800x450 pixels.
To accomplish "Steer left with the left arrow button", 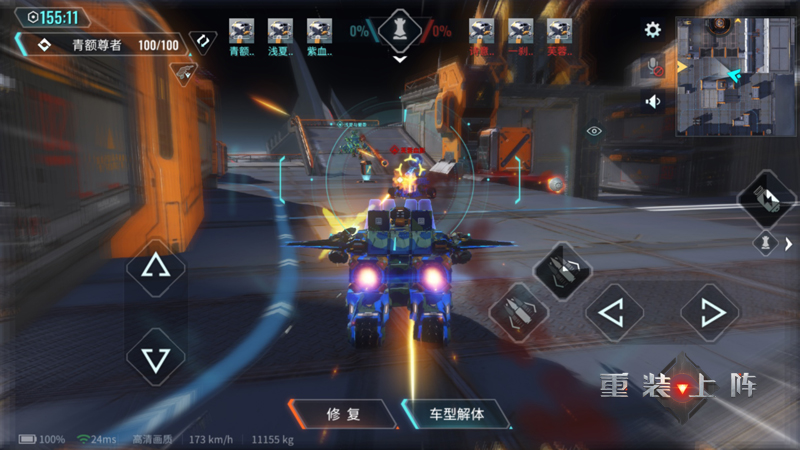I will (613, 314).
